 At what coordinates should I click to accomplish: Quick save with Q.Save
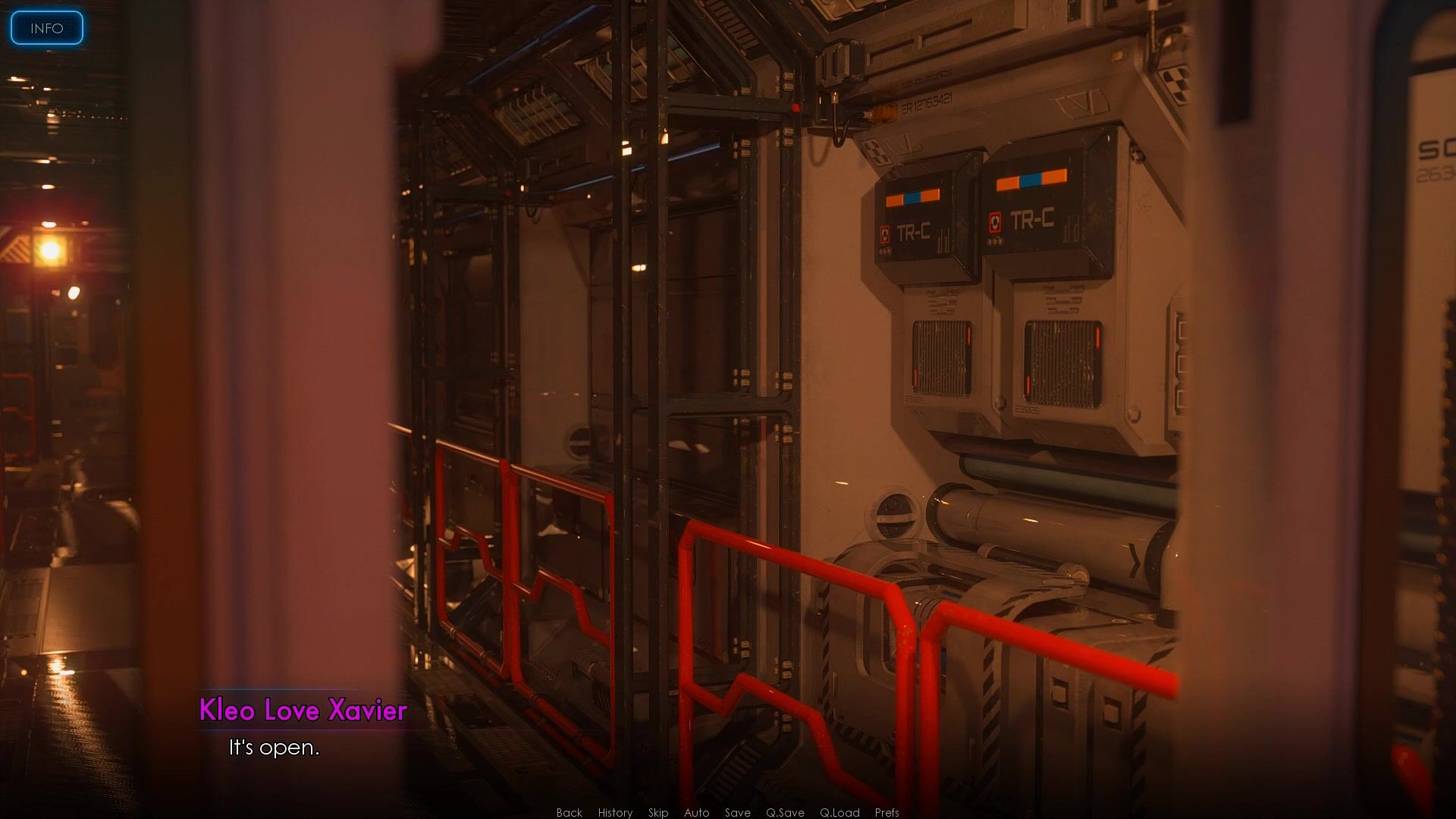(785, 812)
